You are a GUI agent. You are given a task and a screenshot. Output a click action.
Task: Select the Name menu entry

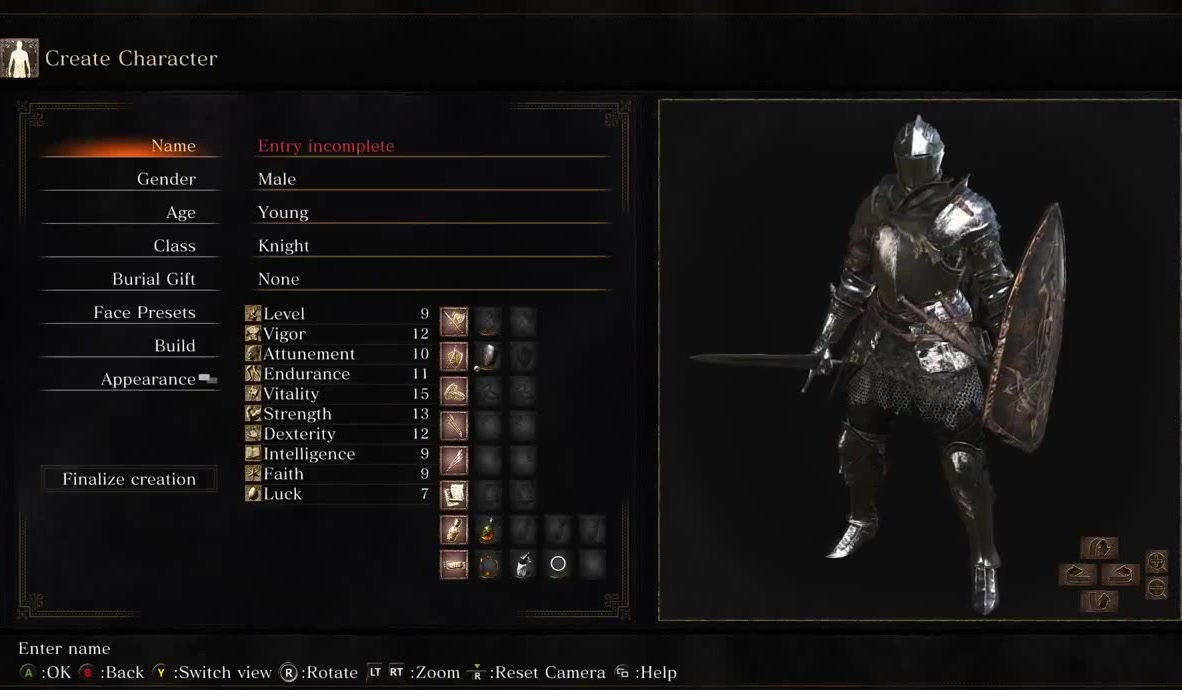tap(172, 146)
